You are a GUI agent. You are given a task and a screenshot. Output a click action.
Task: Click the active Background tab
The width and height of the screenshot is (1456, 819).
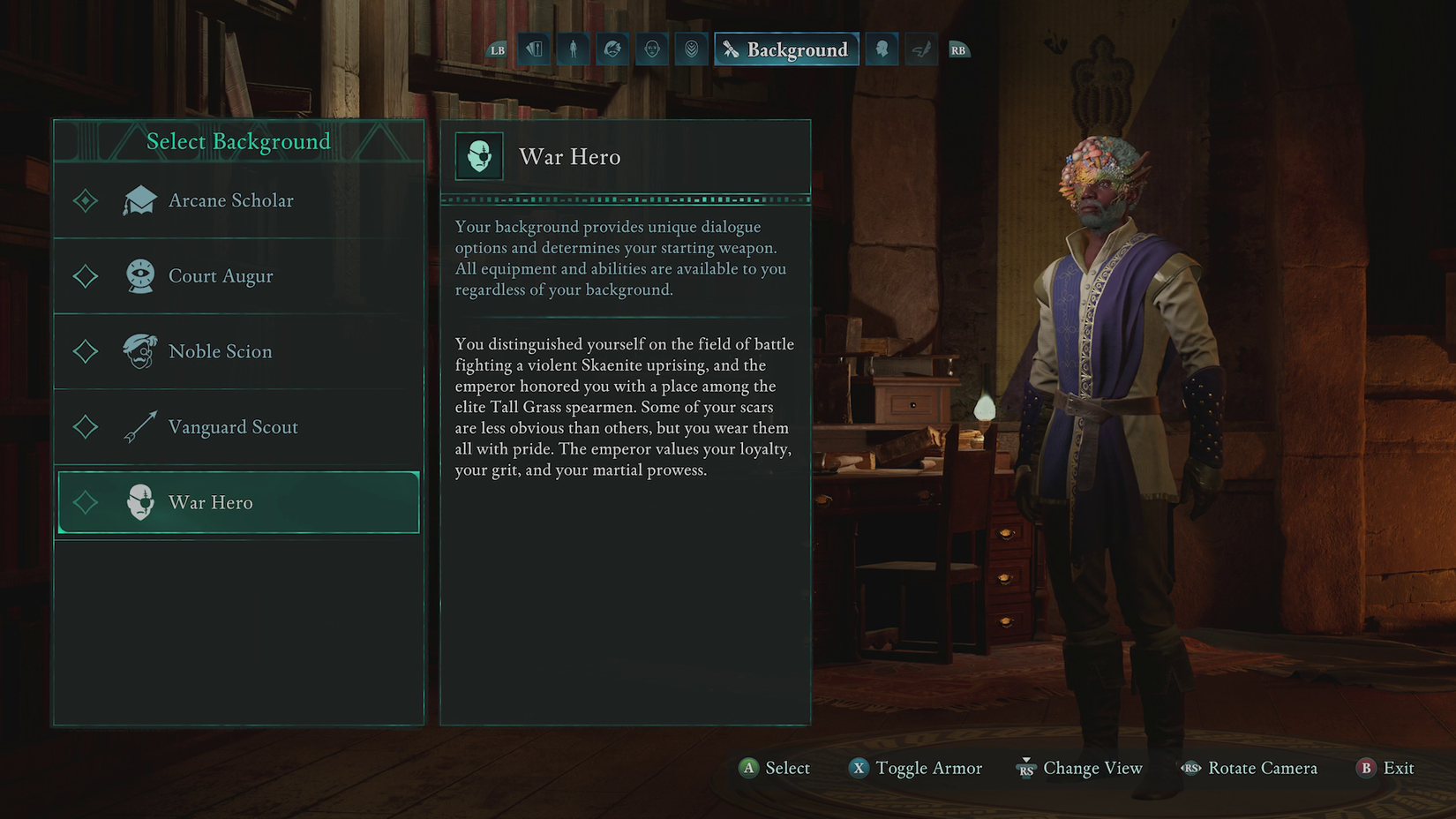click(x=786, y=49)
